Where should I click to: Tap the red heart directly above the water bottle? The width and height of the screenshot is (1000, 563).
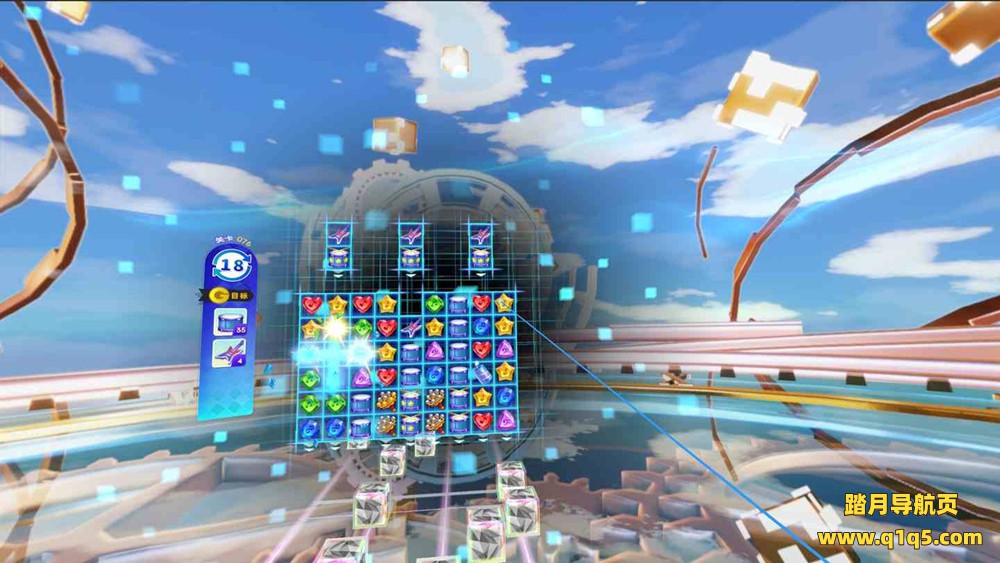click(x=482, y=350)
